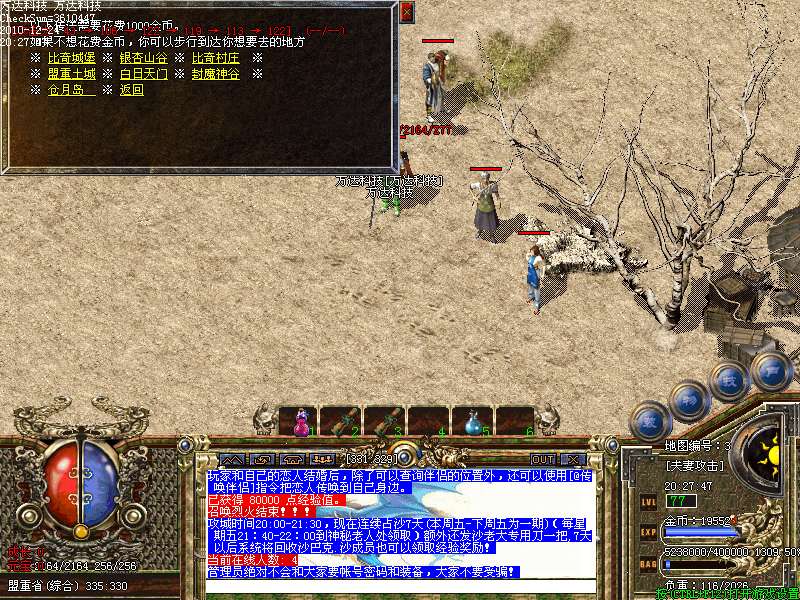
Task: Click the LVL button on right panel
Action: click(648, 500)
